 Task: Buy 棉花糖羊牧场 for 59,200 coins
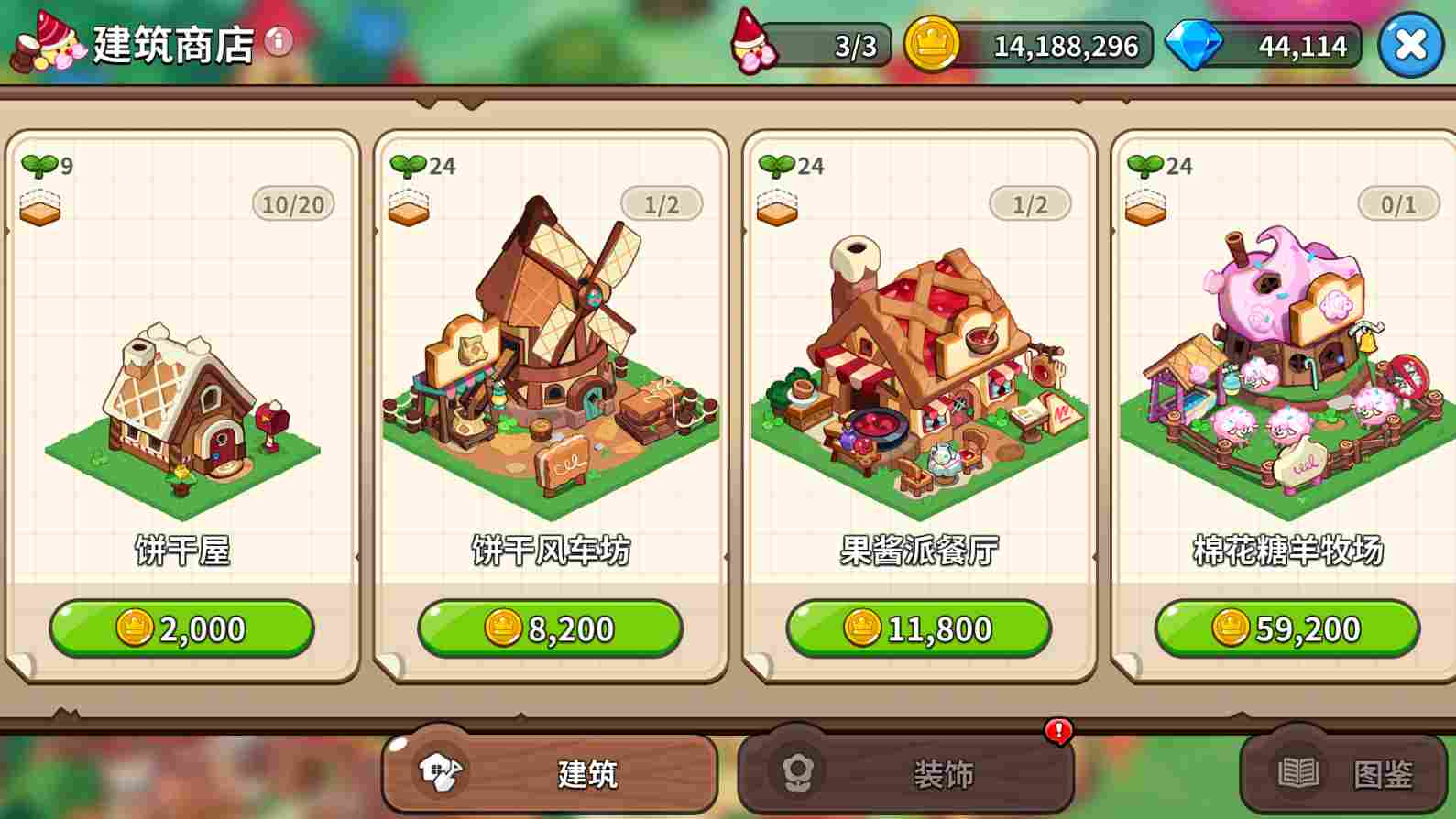[x=1284, y=628]
